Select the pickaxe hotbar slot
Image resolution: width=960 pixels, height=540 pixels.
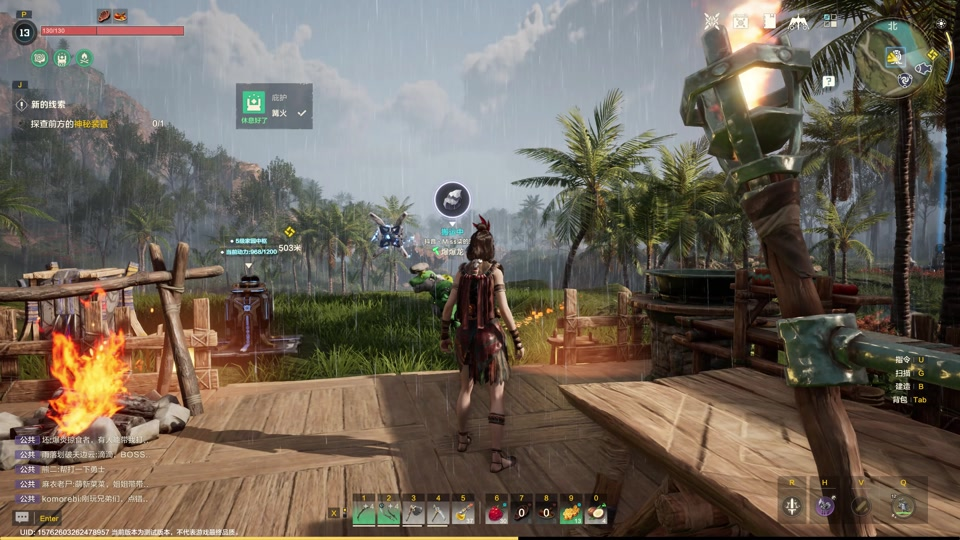[438, 514]
